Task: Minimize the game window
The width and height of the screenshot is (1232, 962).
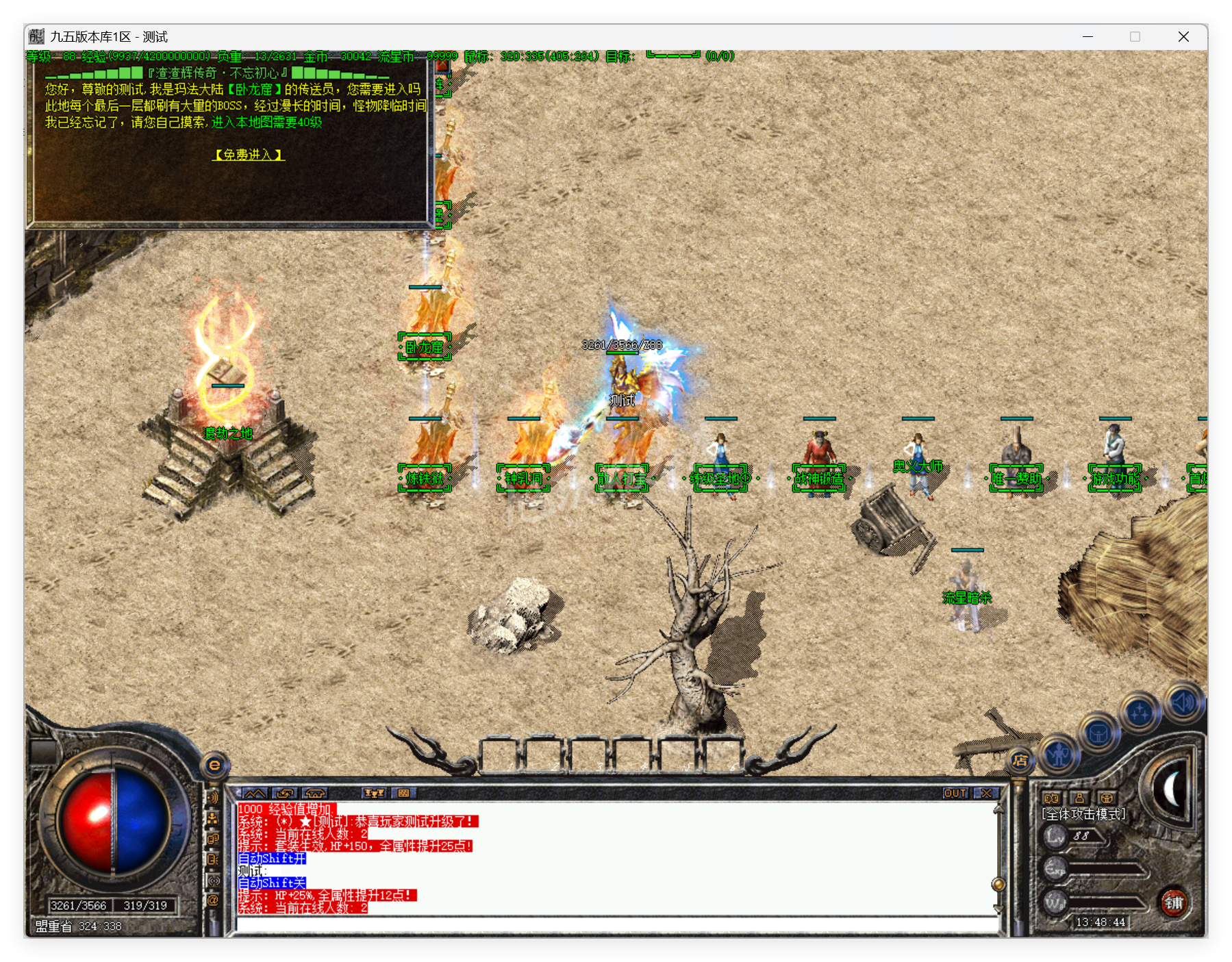Action: [x=1088, y=37]
